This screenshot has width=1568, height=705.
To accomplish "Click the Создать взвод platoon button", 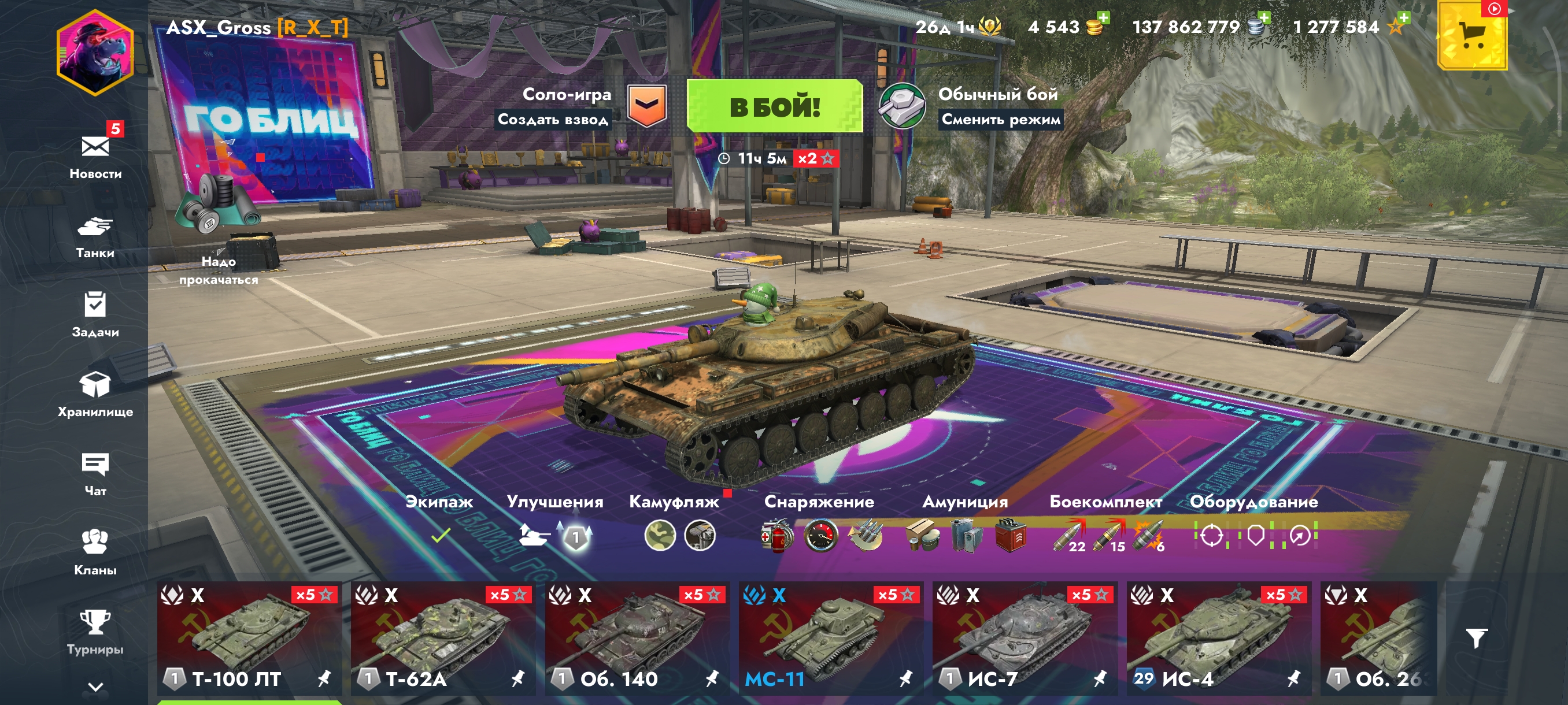I will click(x=553, y=119).
